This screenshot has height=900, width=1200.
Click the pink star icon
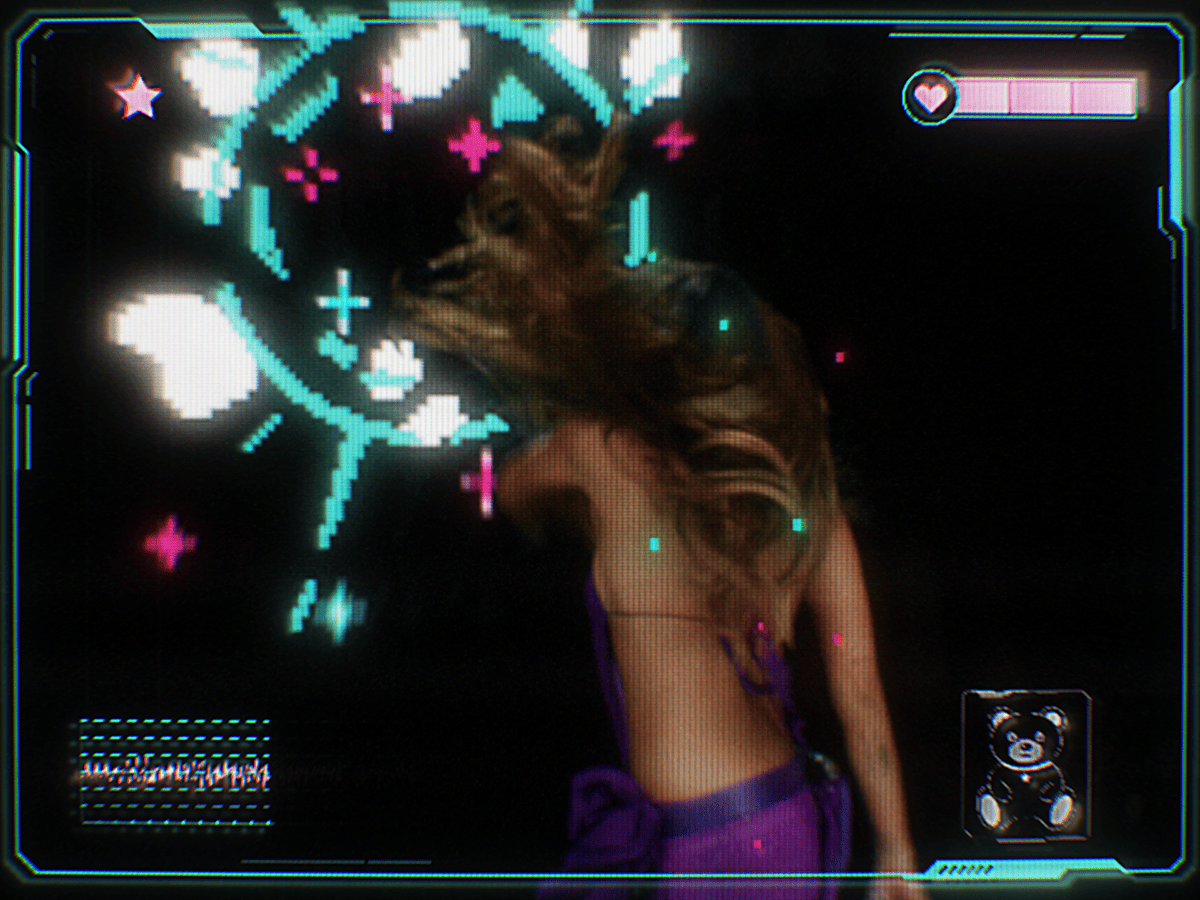coord(138,97)
